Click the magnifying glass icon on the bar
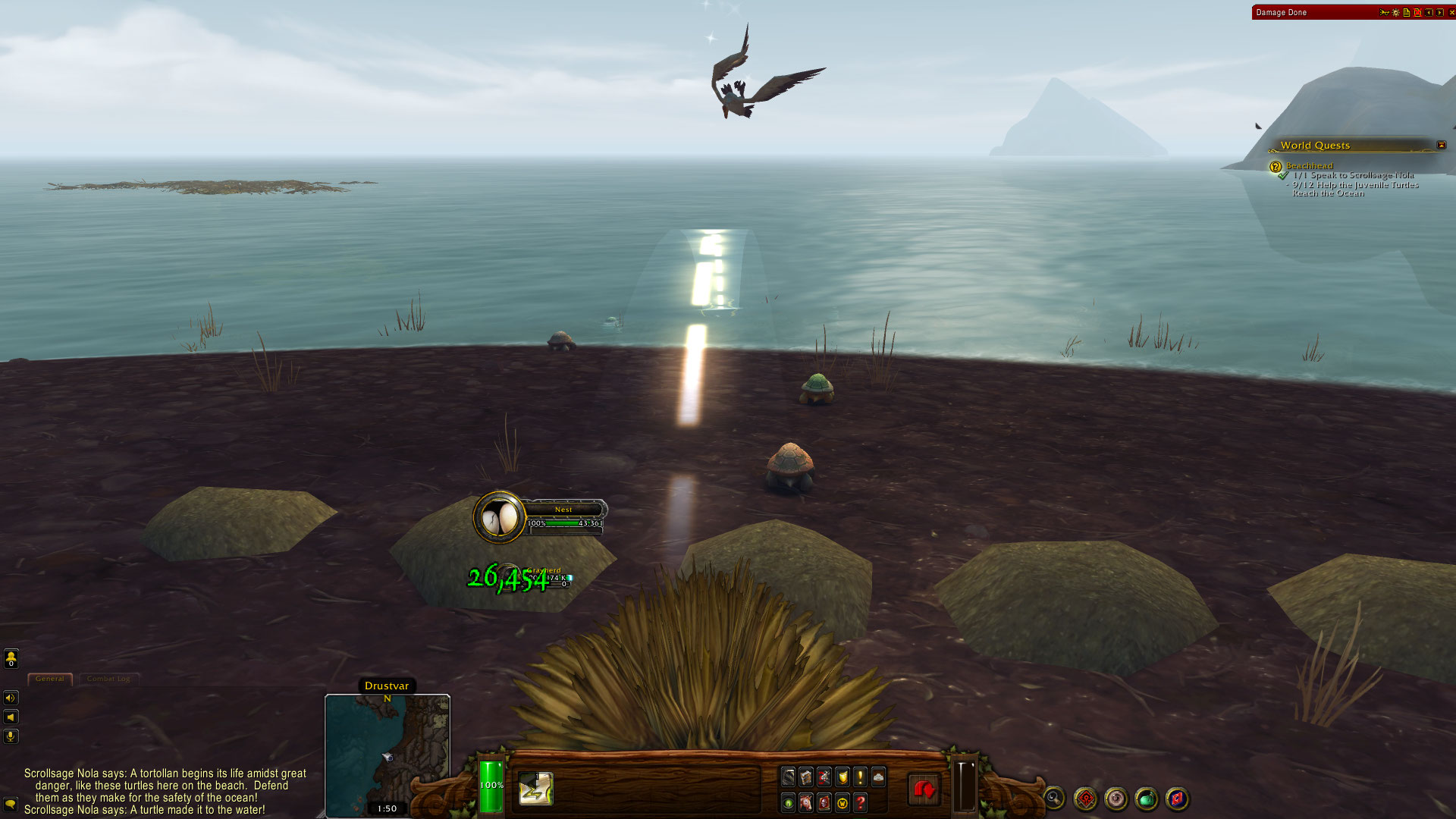The image size is (1456, 819). (x=1053, y=798)
